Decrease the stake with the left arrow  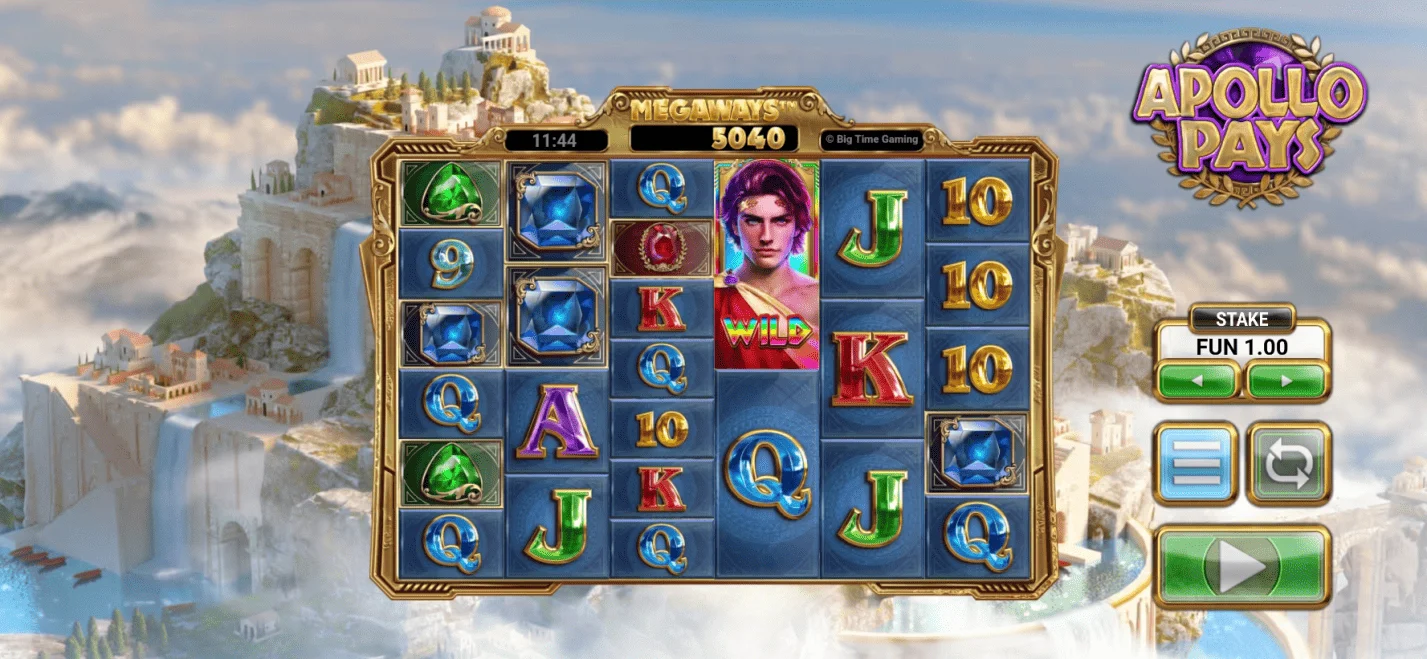1198,381
